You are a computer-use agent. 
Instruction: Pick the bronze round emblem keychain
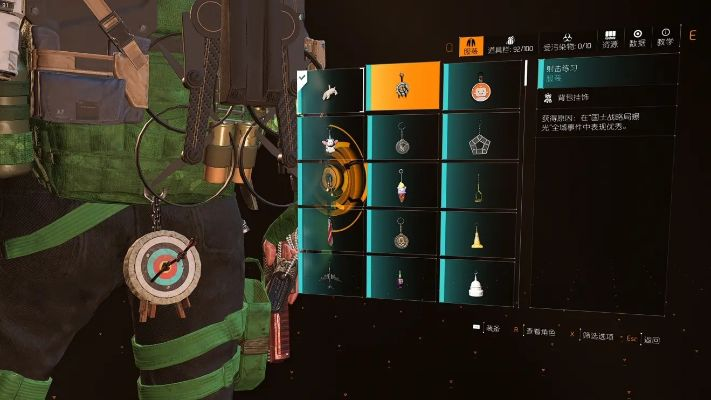click(x=403, y=233)
